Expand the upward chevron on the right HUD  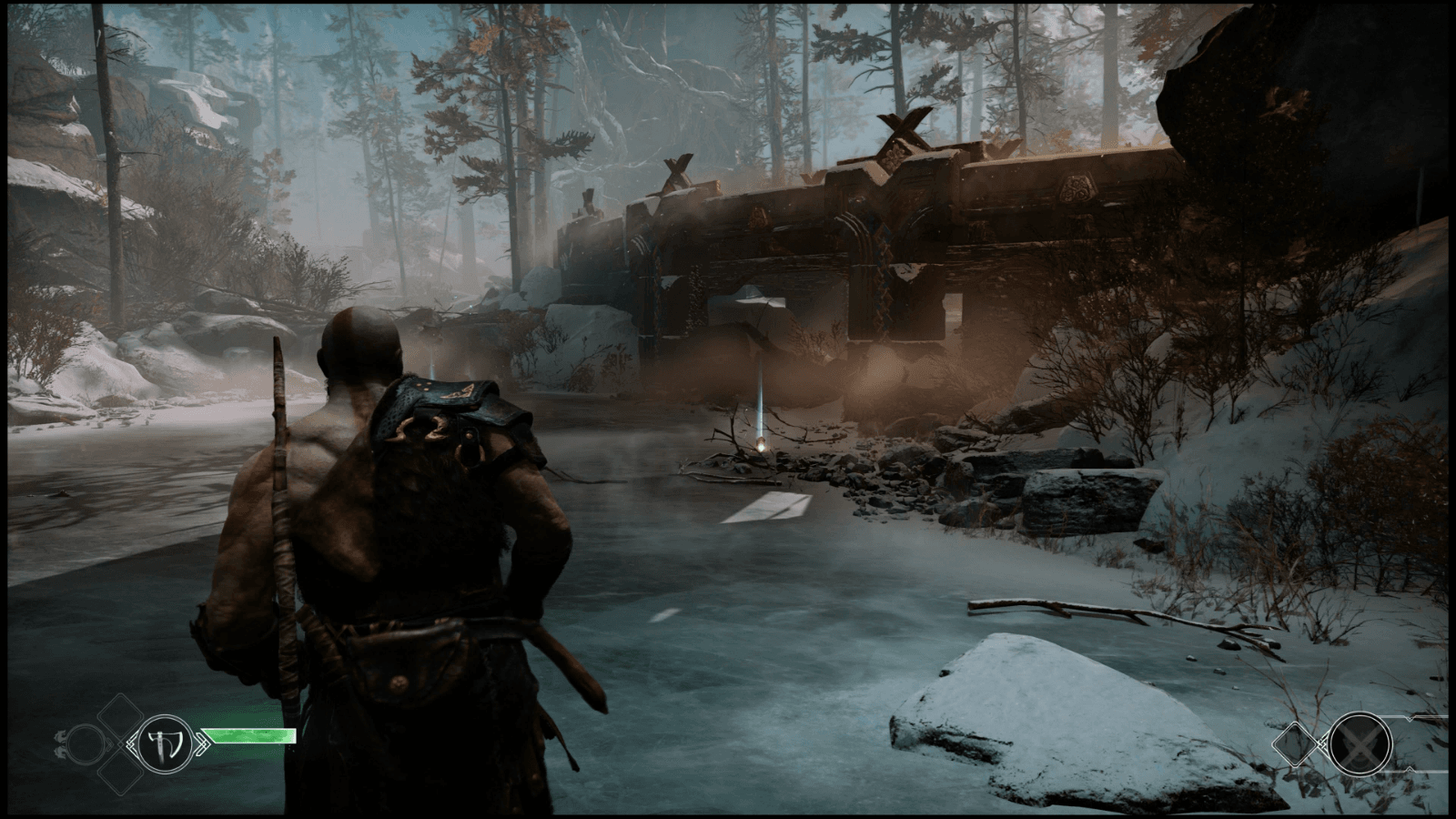tap(1410, 718)
